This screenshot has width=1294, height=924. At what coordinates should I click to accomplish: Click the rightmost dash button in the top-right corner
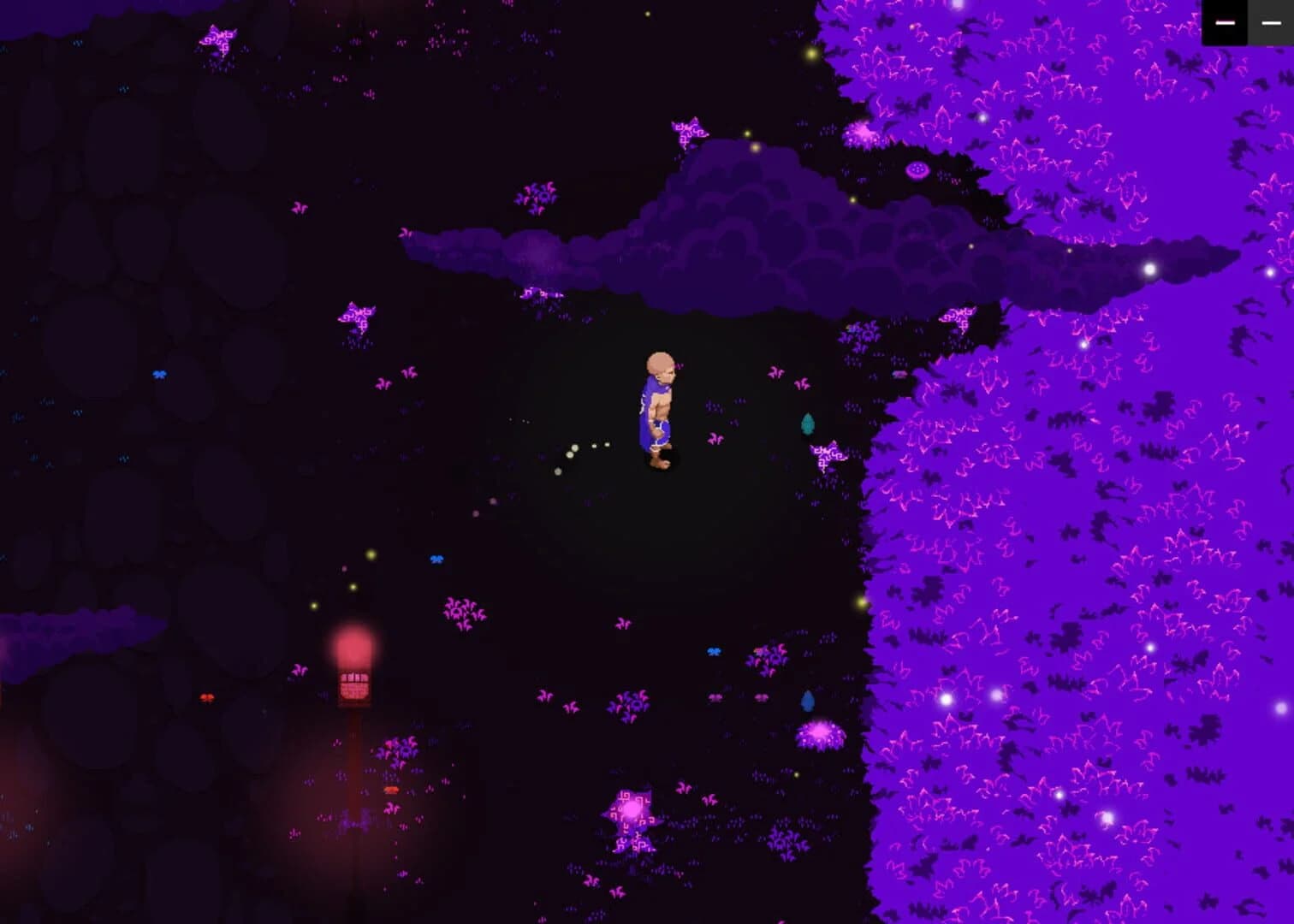click(1272, 23)
